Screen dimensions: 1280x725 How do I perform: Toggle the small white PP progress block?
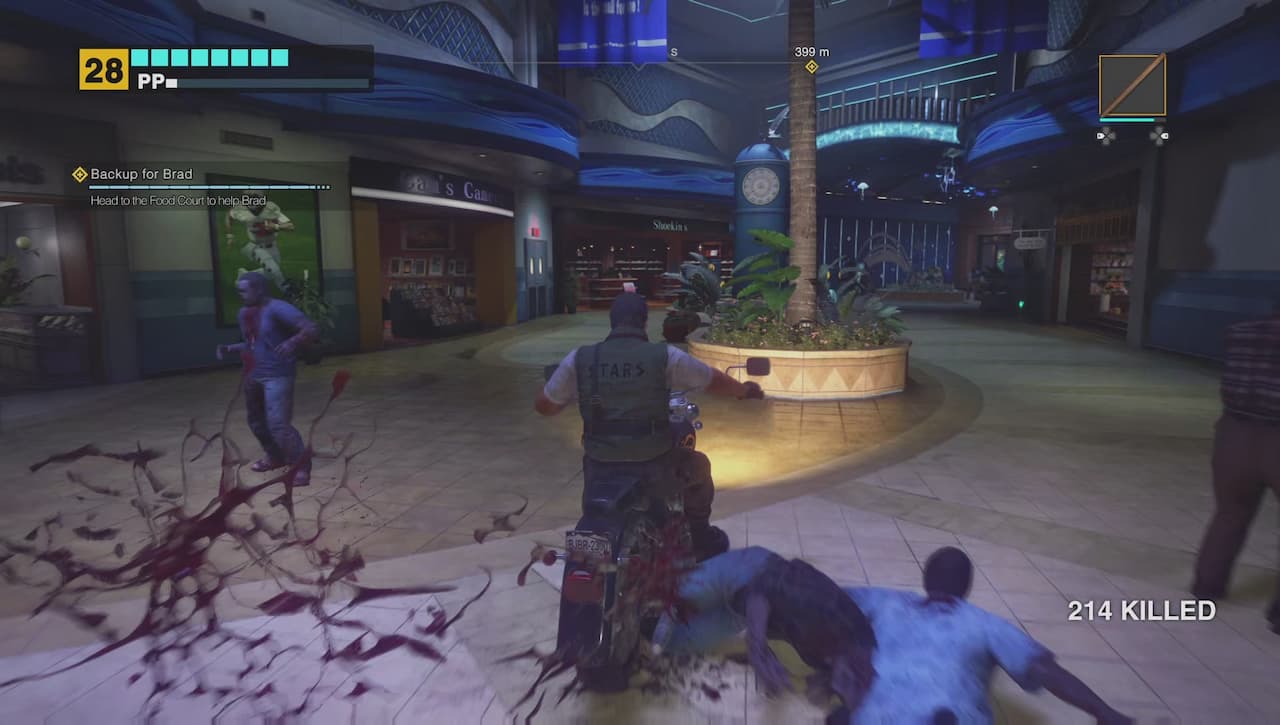170,84
